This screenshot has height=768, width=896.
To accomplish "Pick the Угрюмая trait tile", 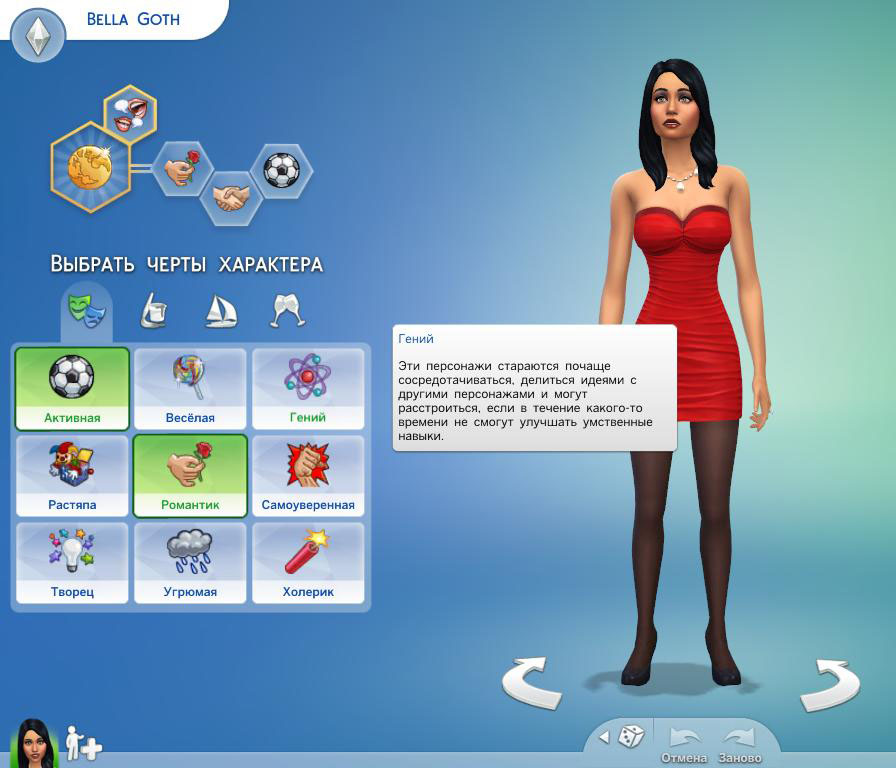I will coord(190,563).
